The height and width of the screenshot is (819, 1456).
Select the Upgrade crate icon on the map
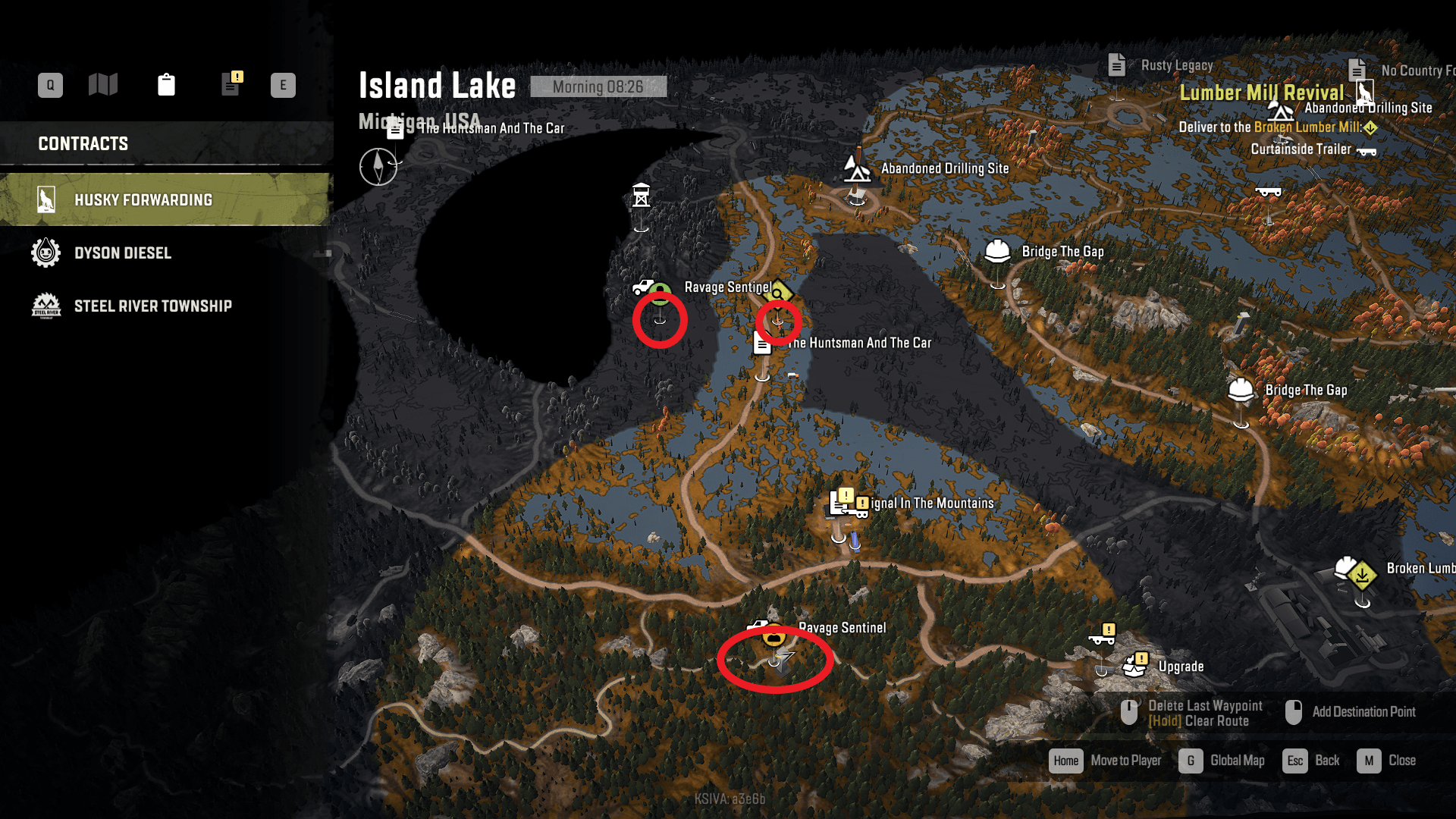pyautogui.click(x=1132, y=666)
